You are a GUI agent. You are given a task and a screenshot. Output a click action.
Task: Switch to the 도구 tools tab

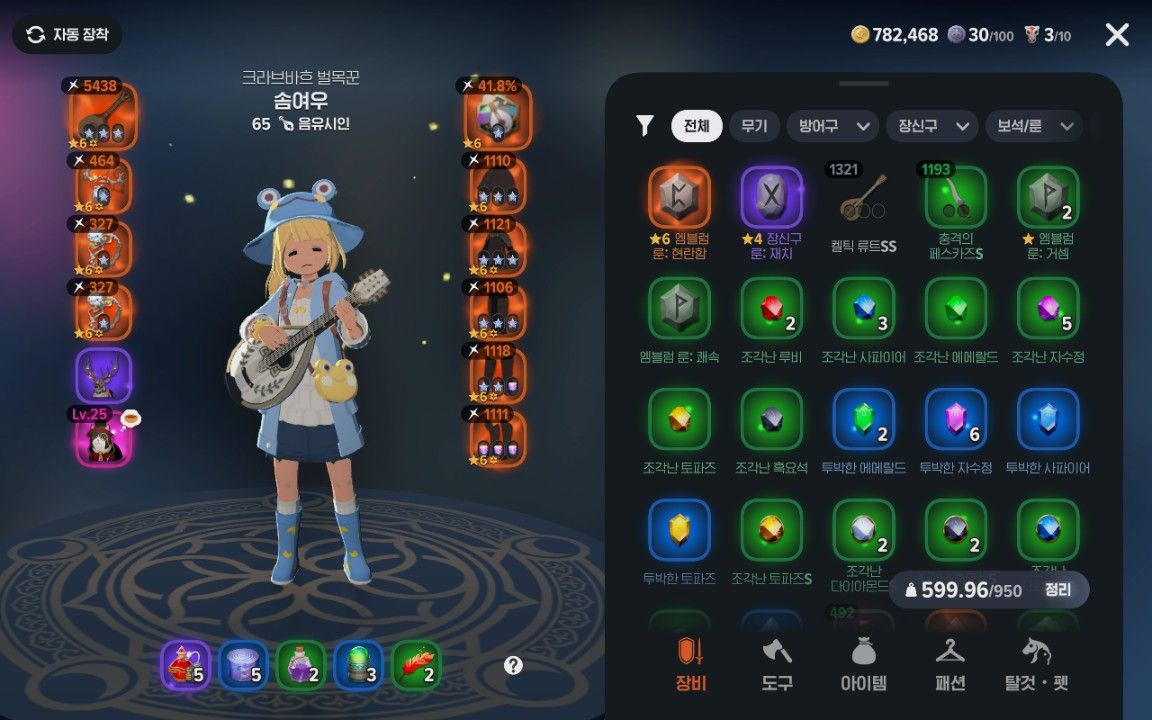click(x=776, y=664)
